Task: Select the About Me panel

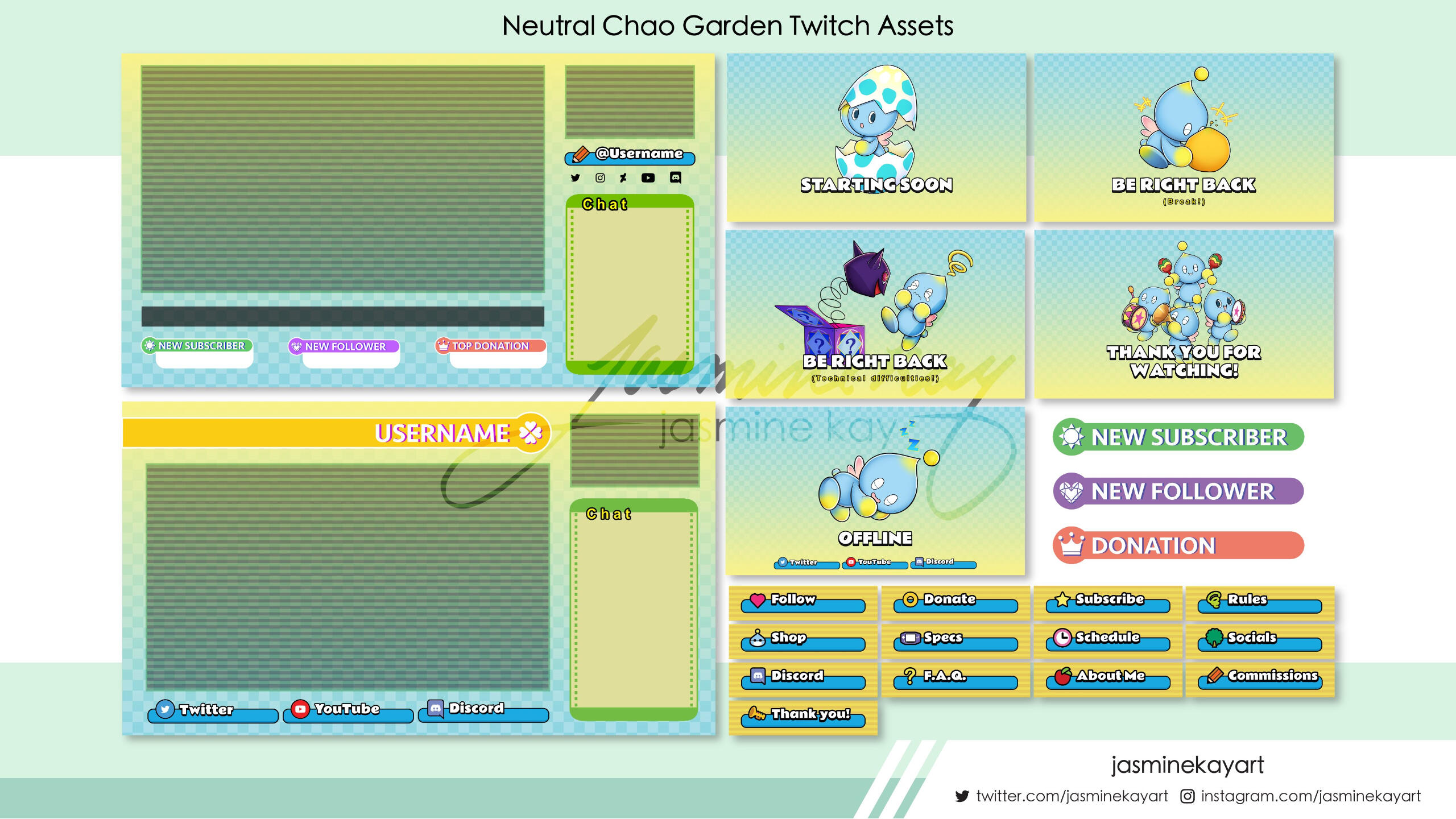Action: click(x=1107, y=679)
